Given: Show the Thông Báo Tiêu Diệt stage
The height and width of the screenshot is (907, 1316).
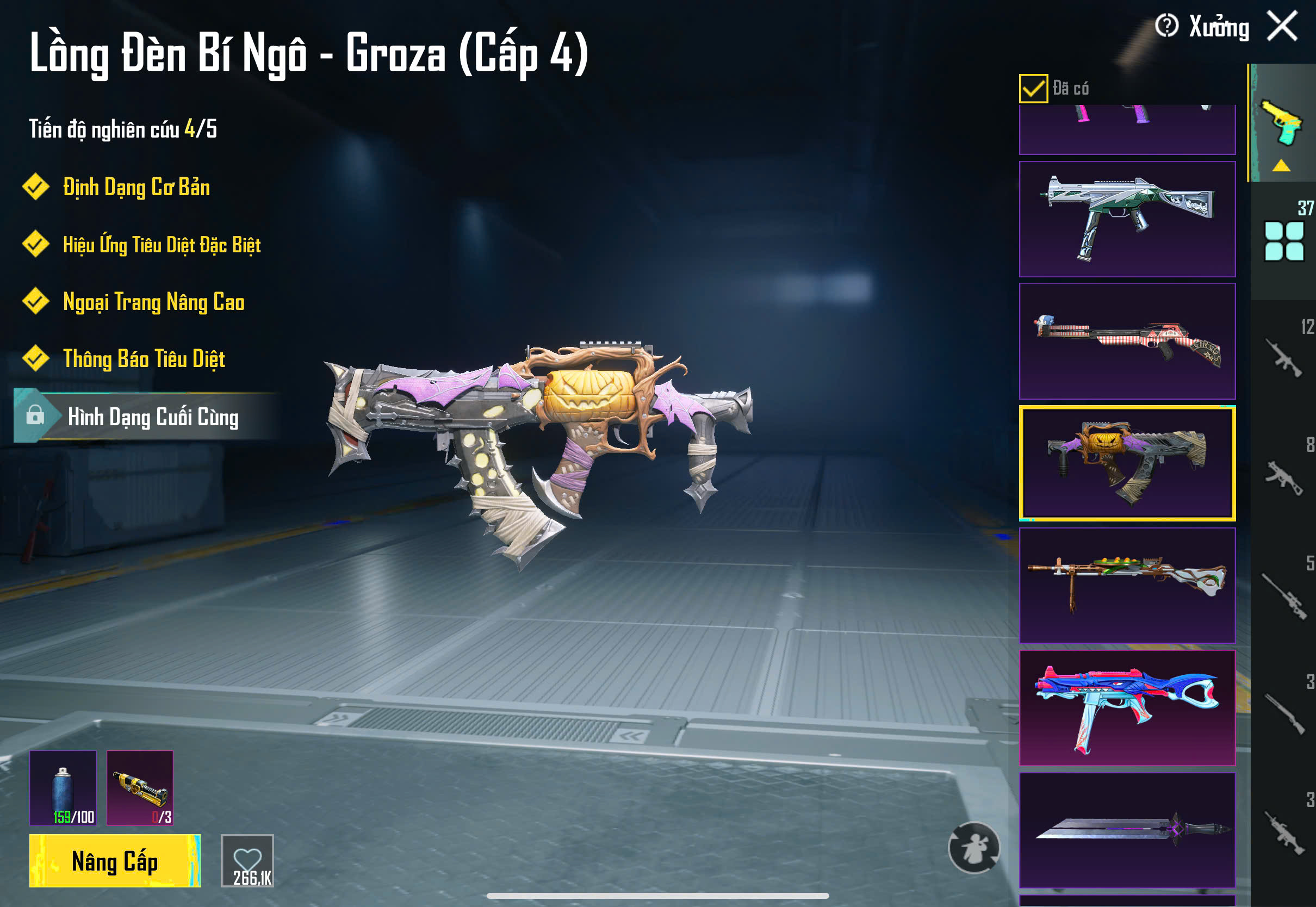Looking at the screenshot, I should [144, 358].
